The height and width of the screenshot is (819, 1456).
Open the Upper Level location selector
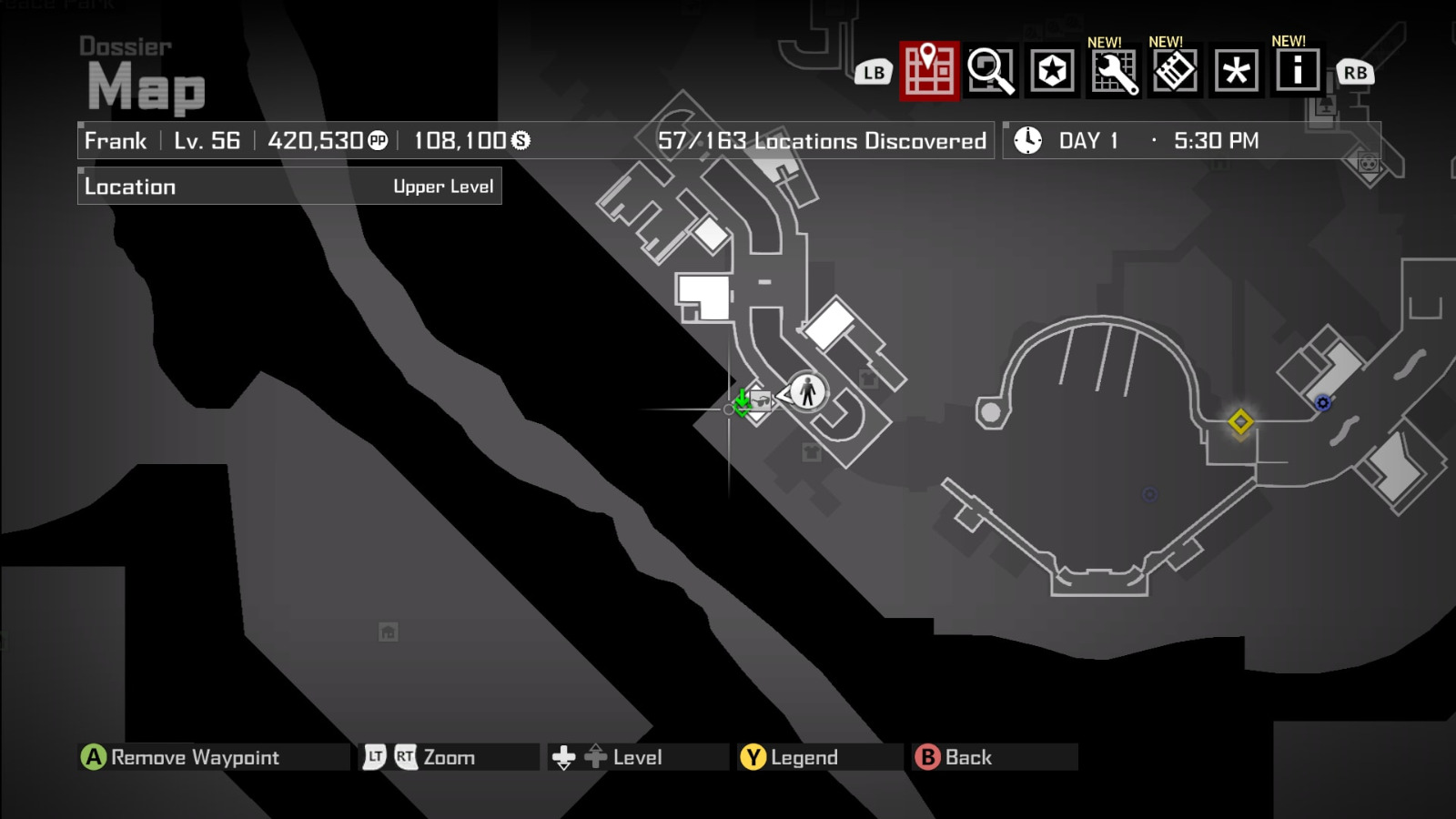pos(444,187)
